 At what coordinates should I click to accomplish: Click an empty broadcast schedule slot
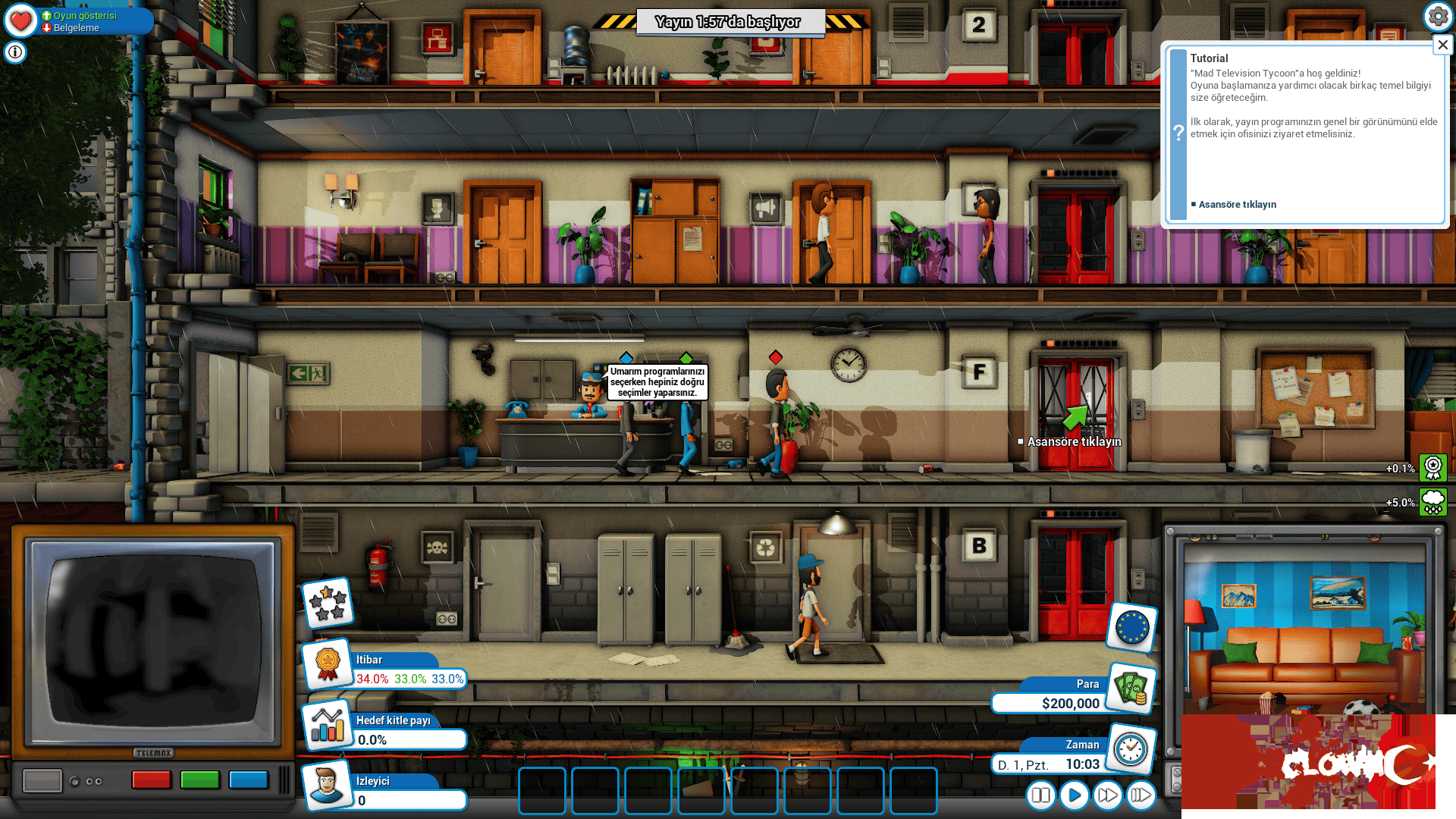point(541,792)
